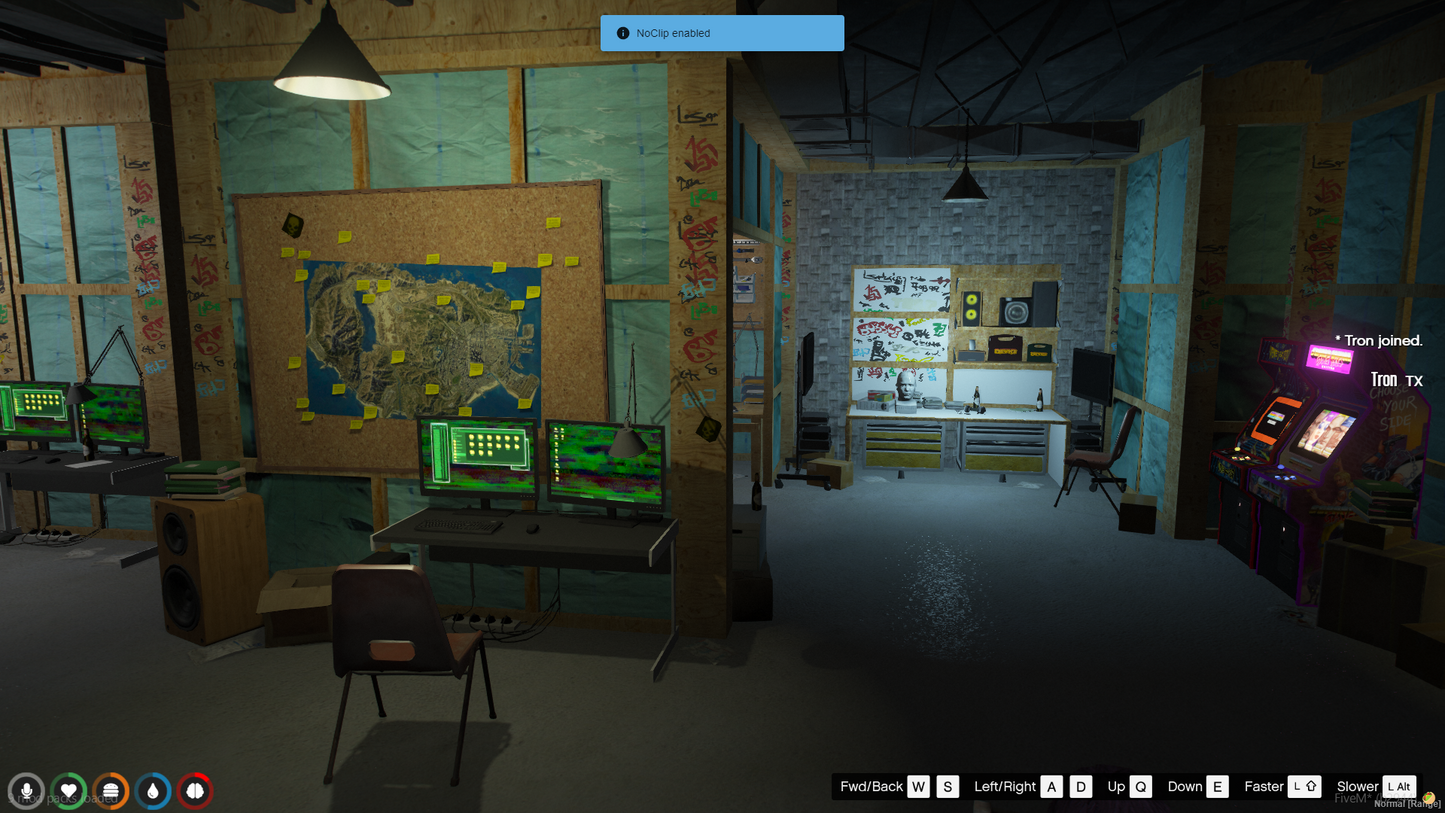Click the brain stress status icon
The width and height of the screenshot is (1445, 813).
(x=195, y=791)
